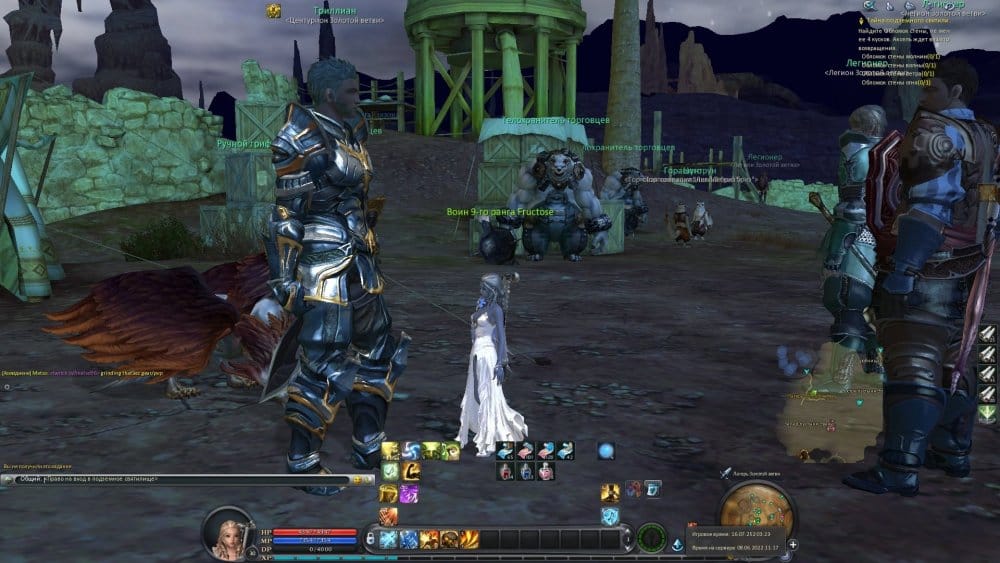The image size is (1000, 563).
Task: Click the gold emblem beside Centurion's name
Action: (273, 10)
